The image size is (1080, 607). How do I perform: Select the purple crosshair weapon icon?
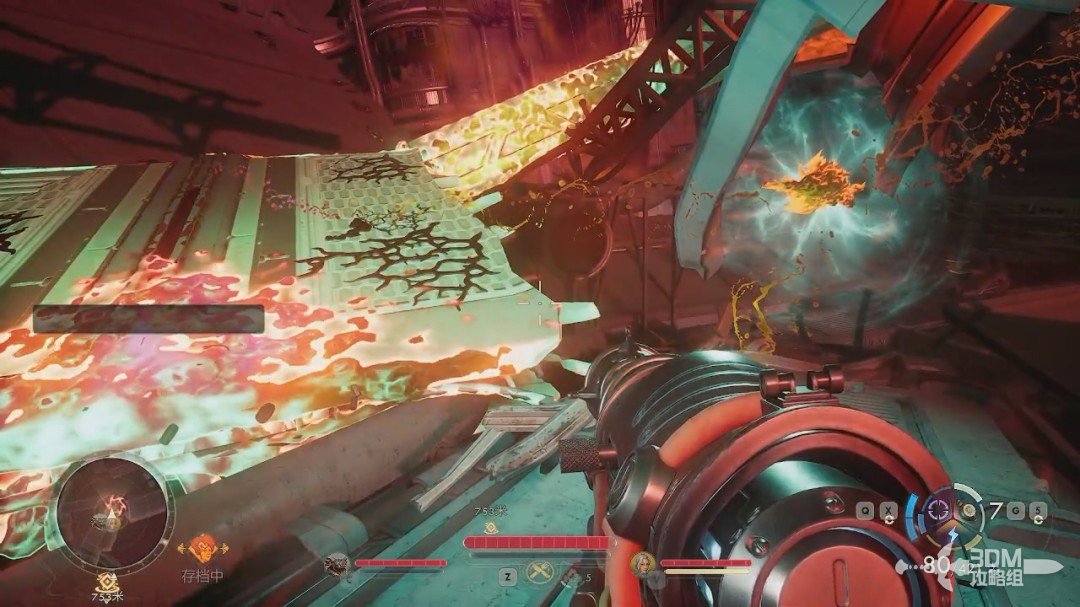tap(939, 508)
